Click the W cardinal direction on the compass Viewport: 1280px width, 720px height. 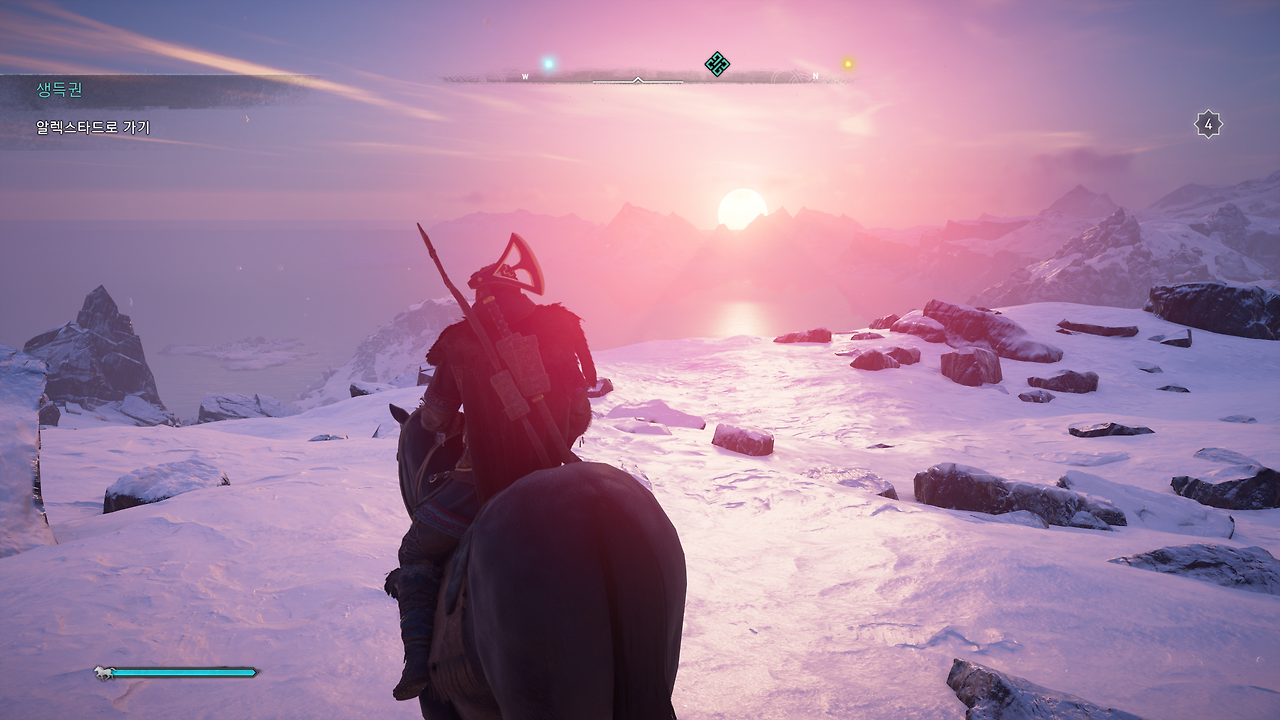[526, 74]
